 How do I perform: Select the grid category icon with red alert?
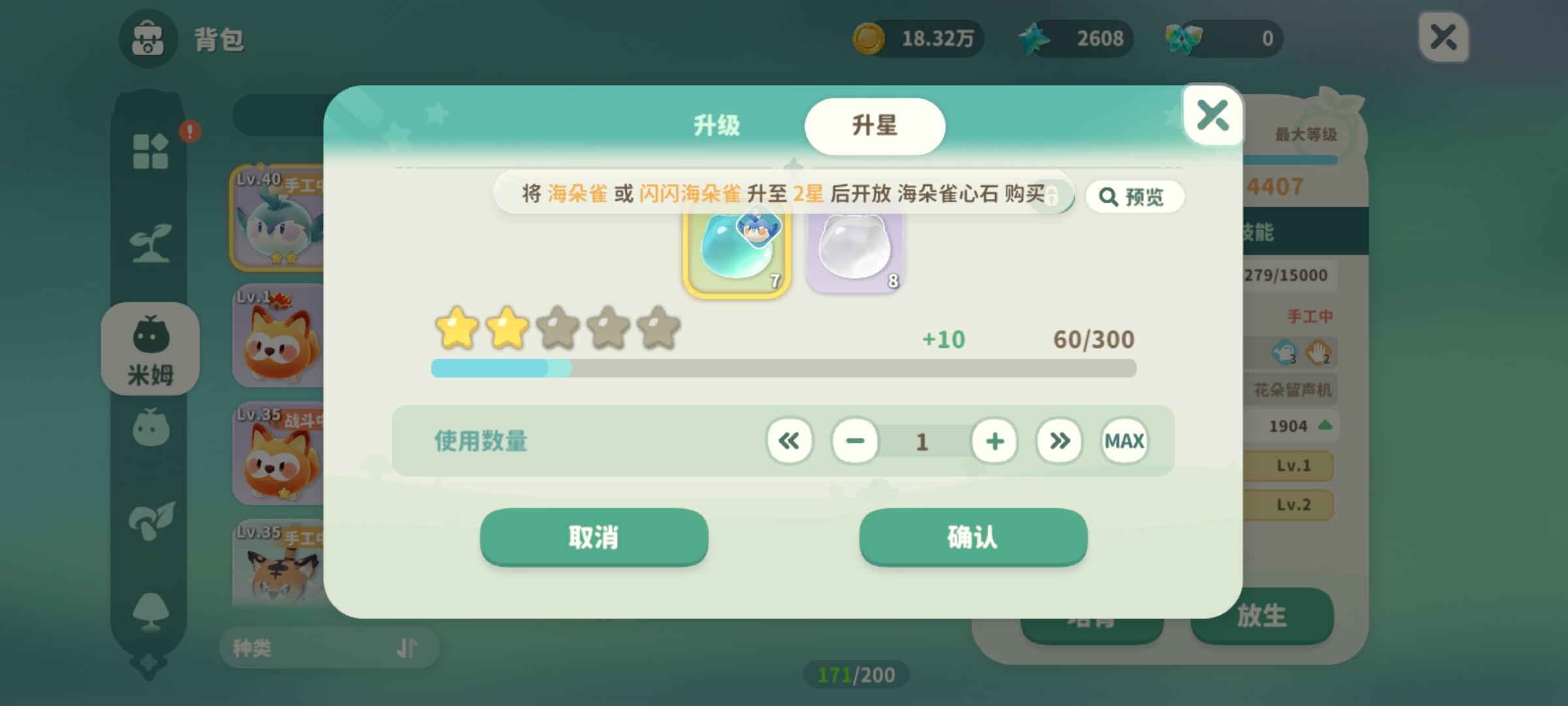(x=152, y=150)
